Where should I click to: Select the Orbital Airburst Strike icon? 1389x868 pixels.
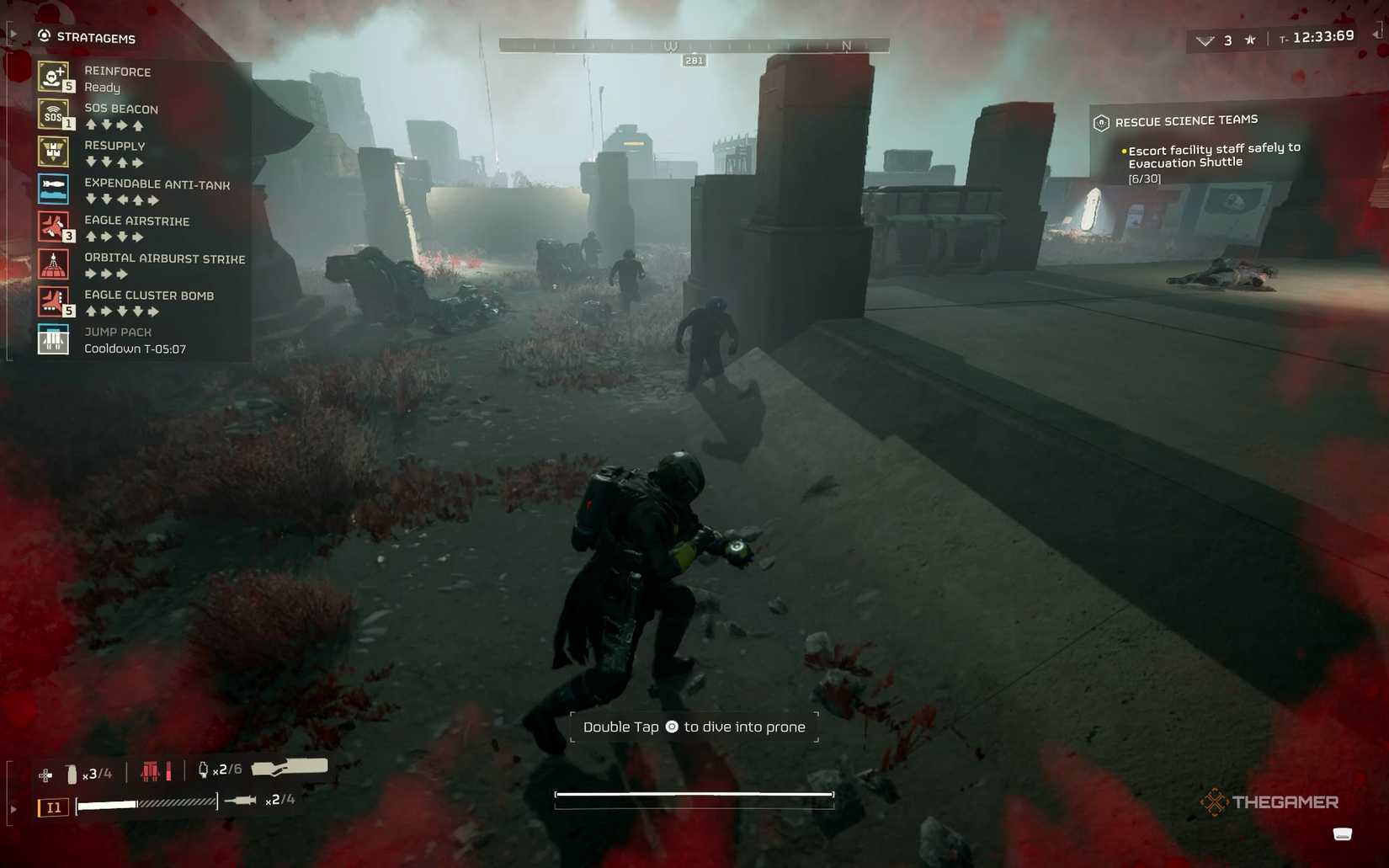click(x=53, y=264)
